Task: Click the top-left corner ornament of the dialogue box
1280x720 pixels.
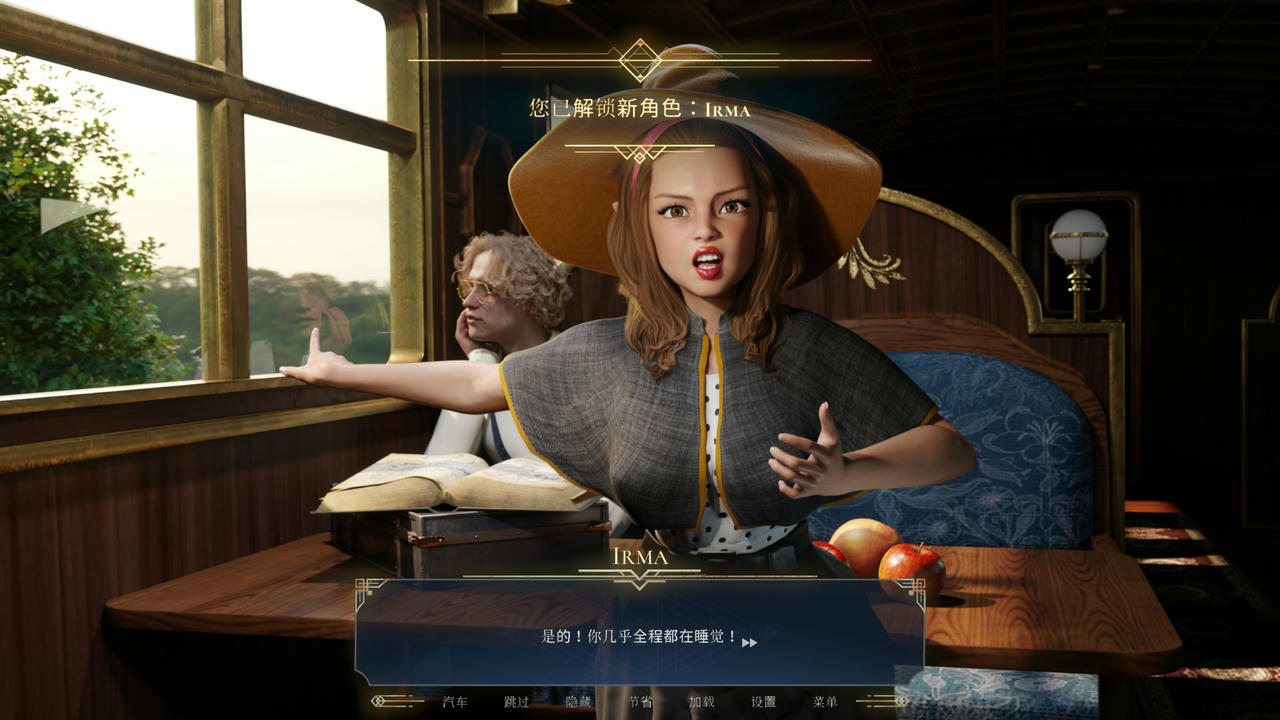Action: pyautogui.click(x=364, y=587)
